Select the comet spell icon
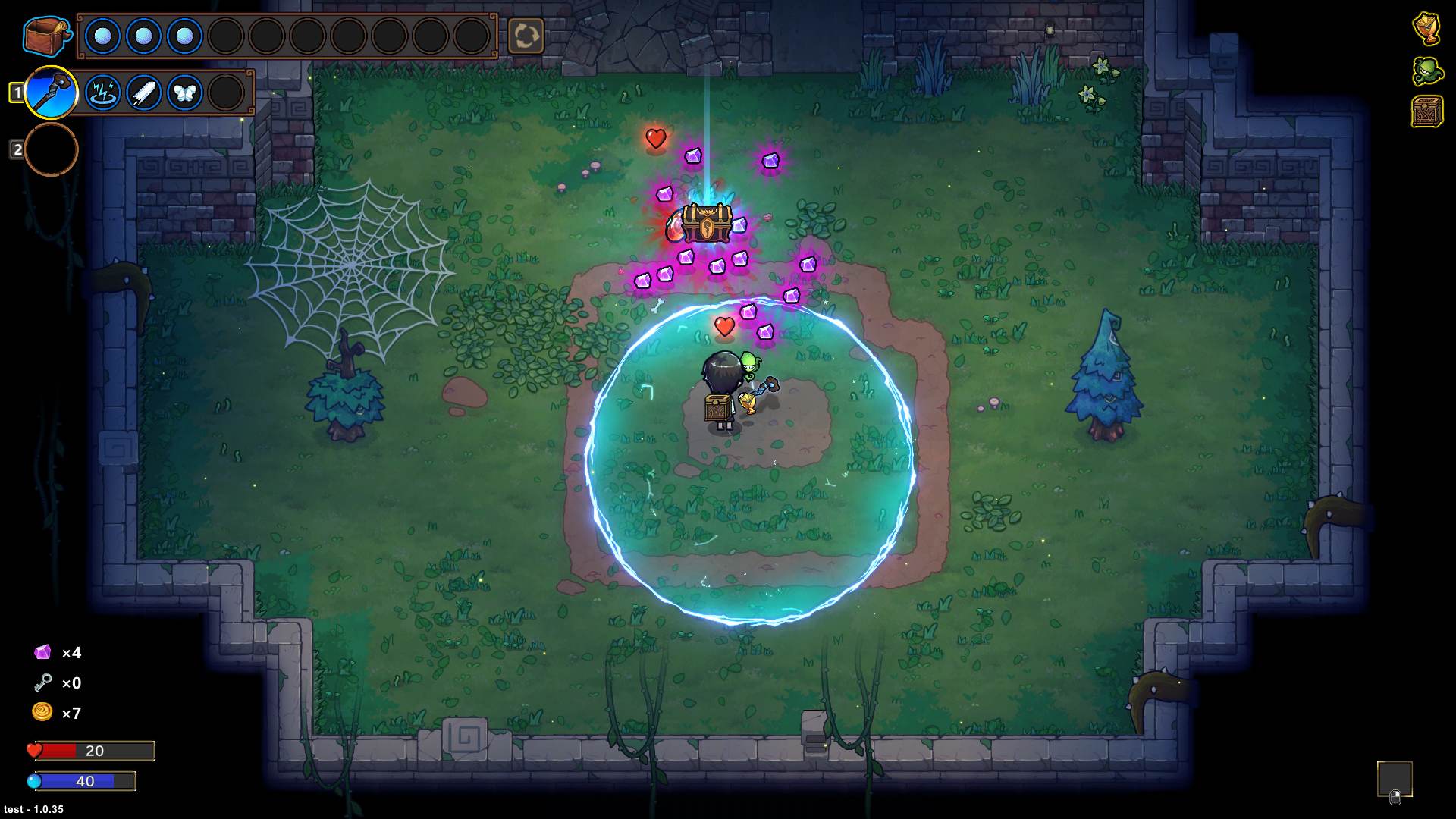The height and width of the screenshot is (819, 1456). [145, 92]
